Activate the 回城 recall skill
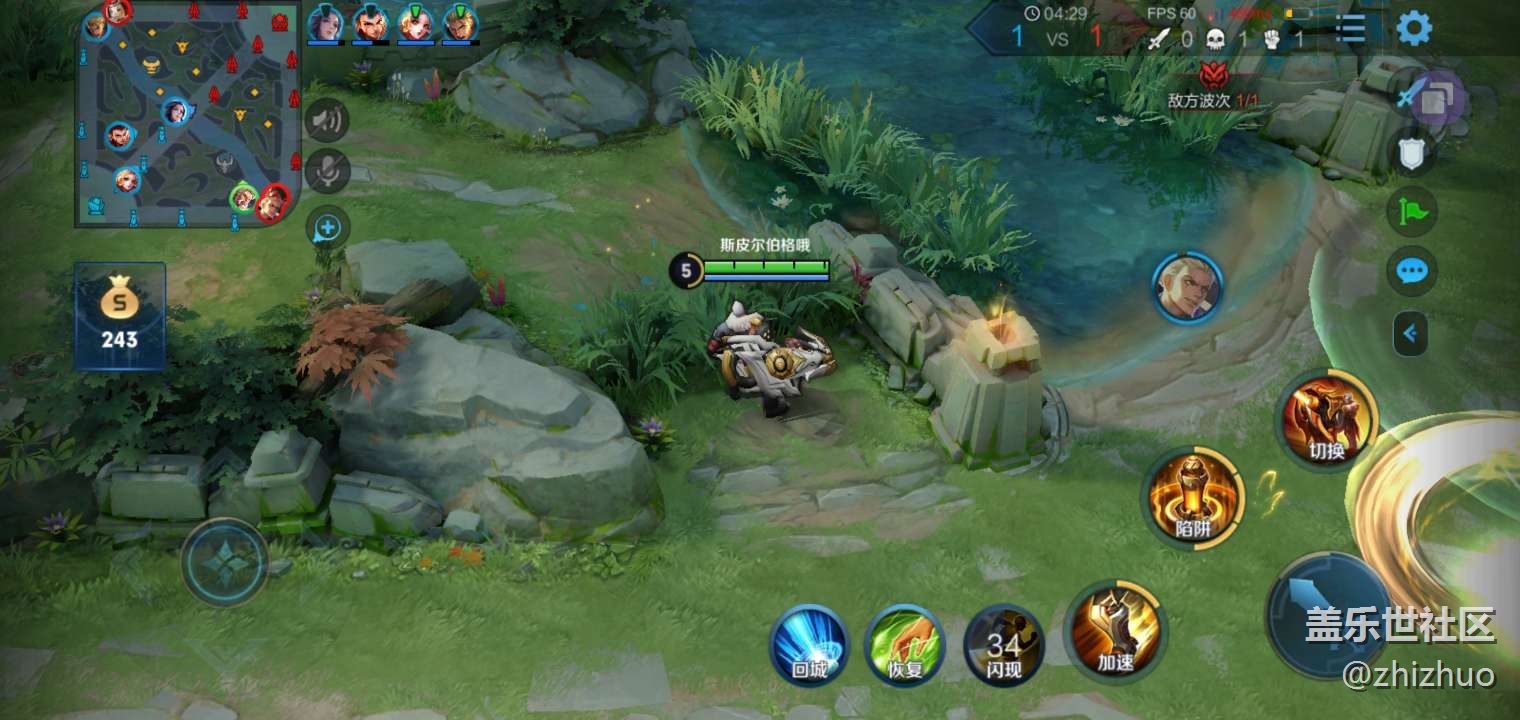Screen dimensions: 1520x720 point(808,644)
